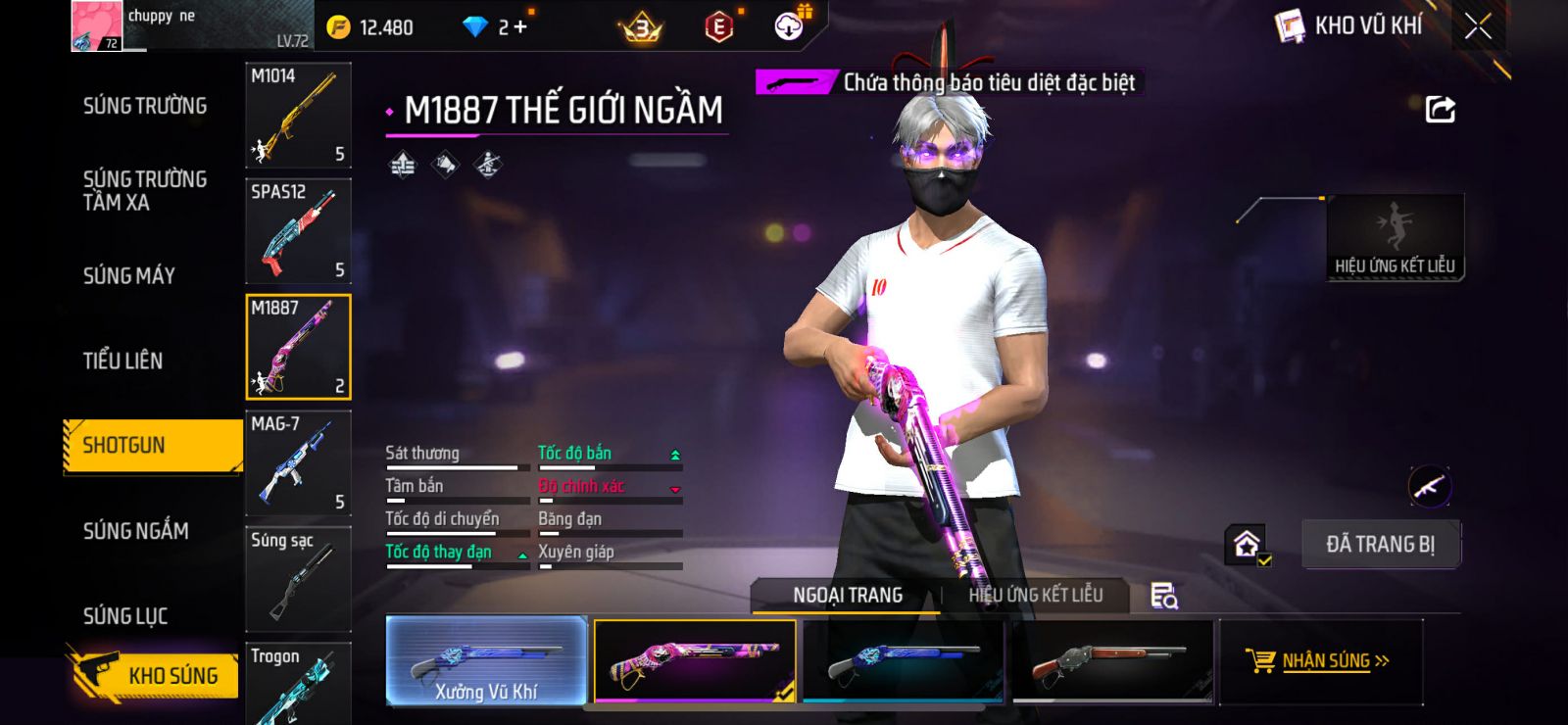Viewport: 1568px width, 725px height.
Task: Open the Súng Máy weapon category
Action: (x=129, y=276)
